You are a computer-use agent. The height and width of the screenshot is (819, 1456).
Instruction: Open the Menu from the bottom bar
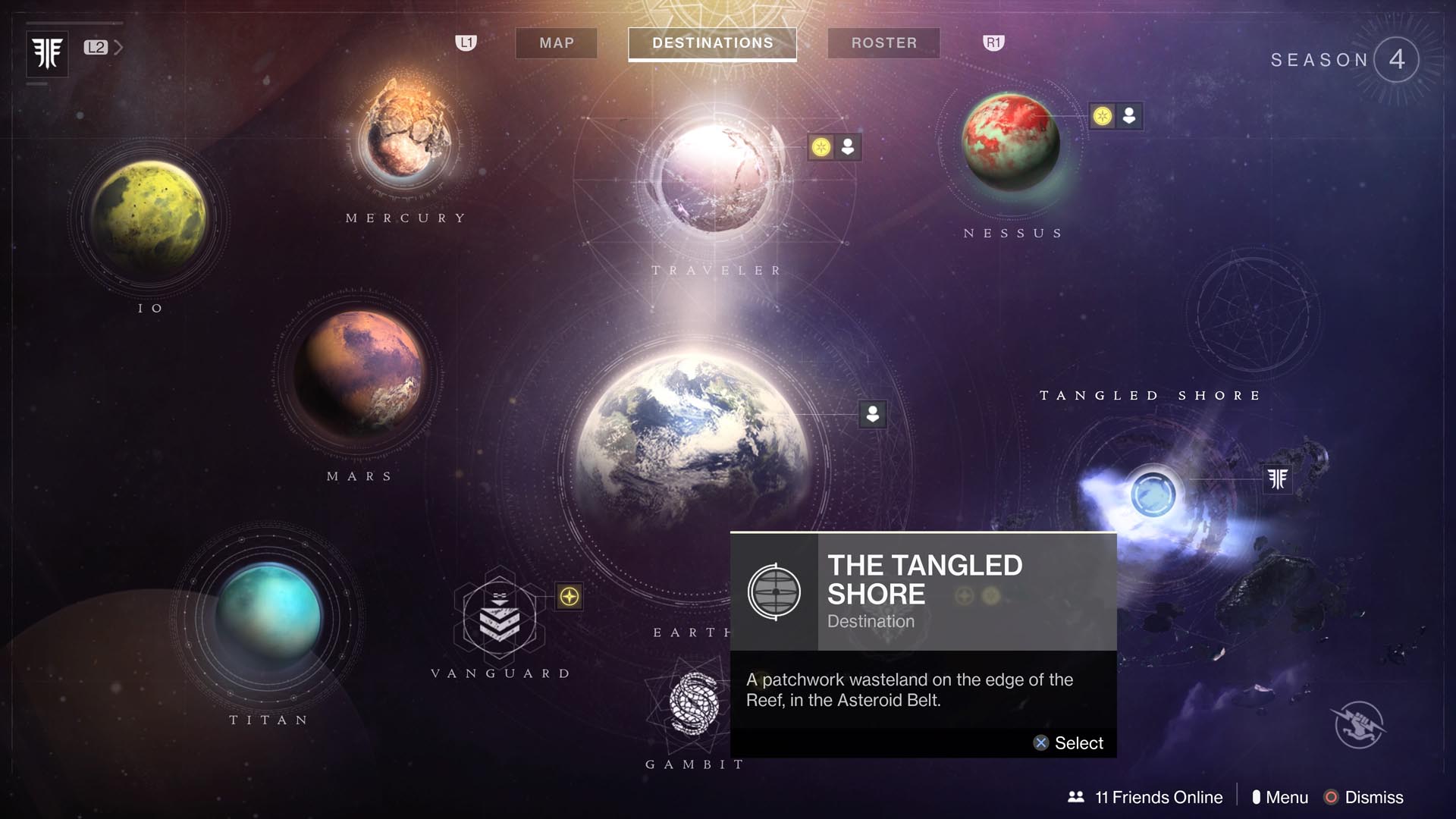[x=1288, y=797]
